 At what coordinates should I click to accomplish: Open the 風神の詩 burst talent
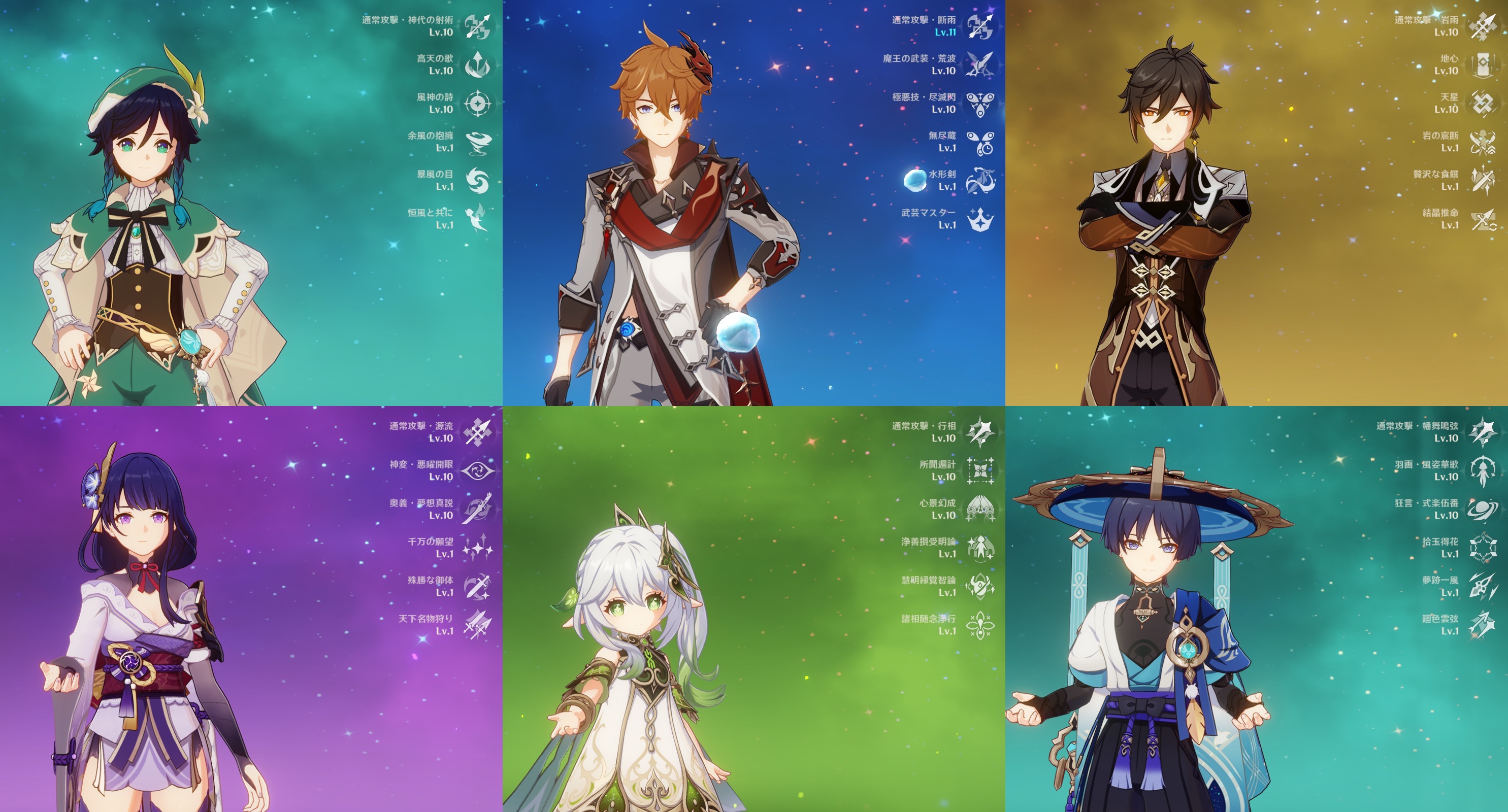[x=478, y=104]
